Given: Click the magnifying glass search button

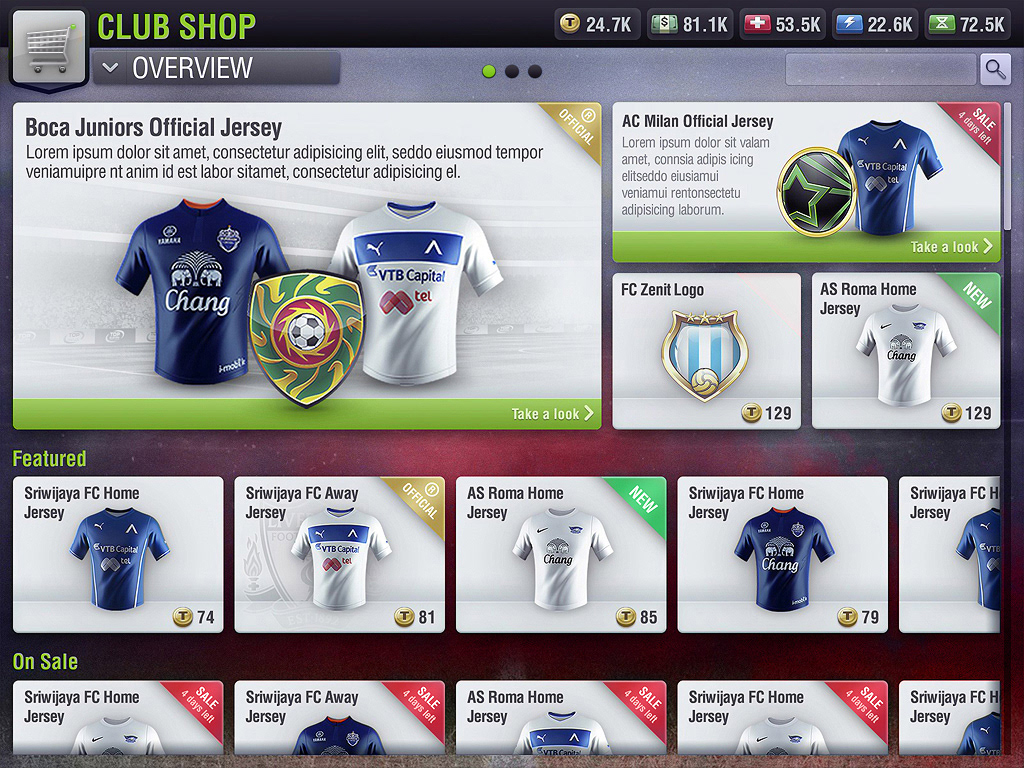Looking at the screenshot, I should [x=995, y=69].
